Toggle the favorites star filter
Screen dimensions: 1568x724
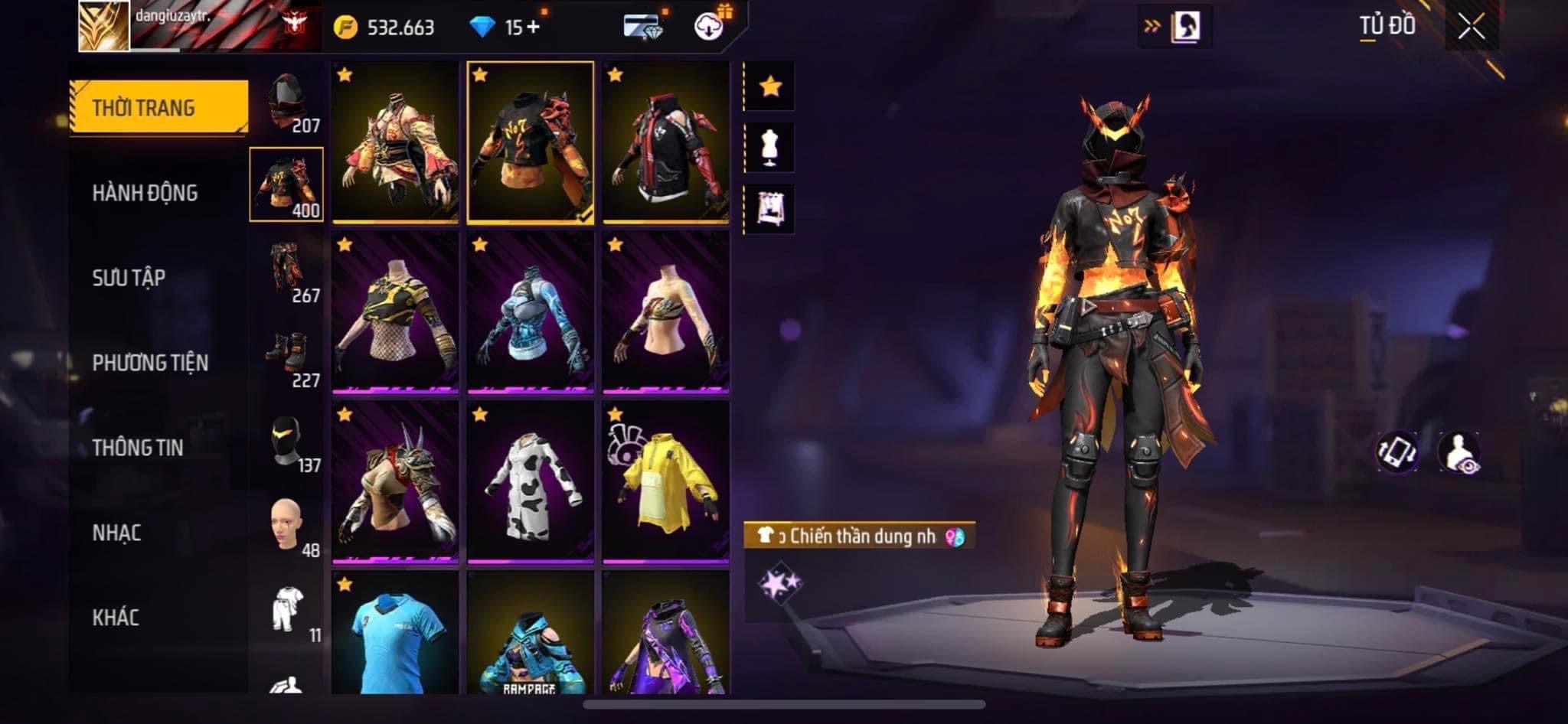(x=770, y=86)
